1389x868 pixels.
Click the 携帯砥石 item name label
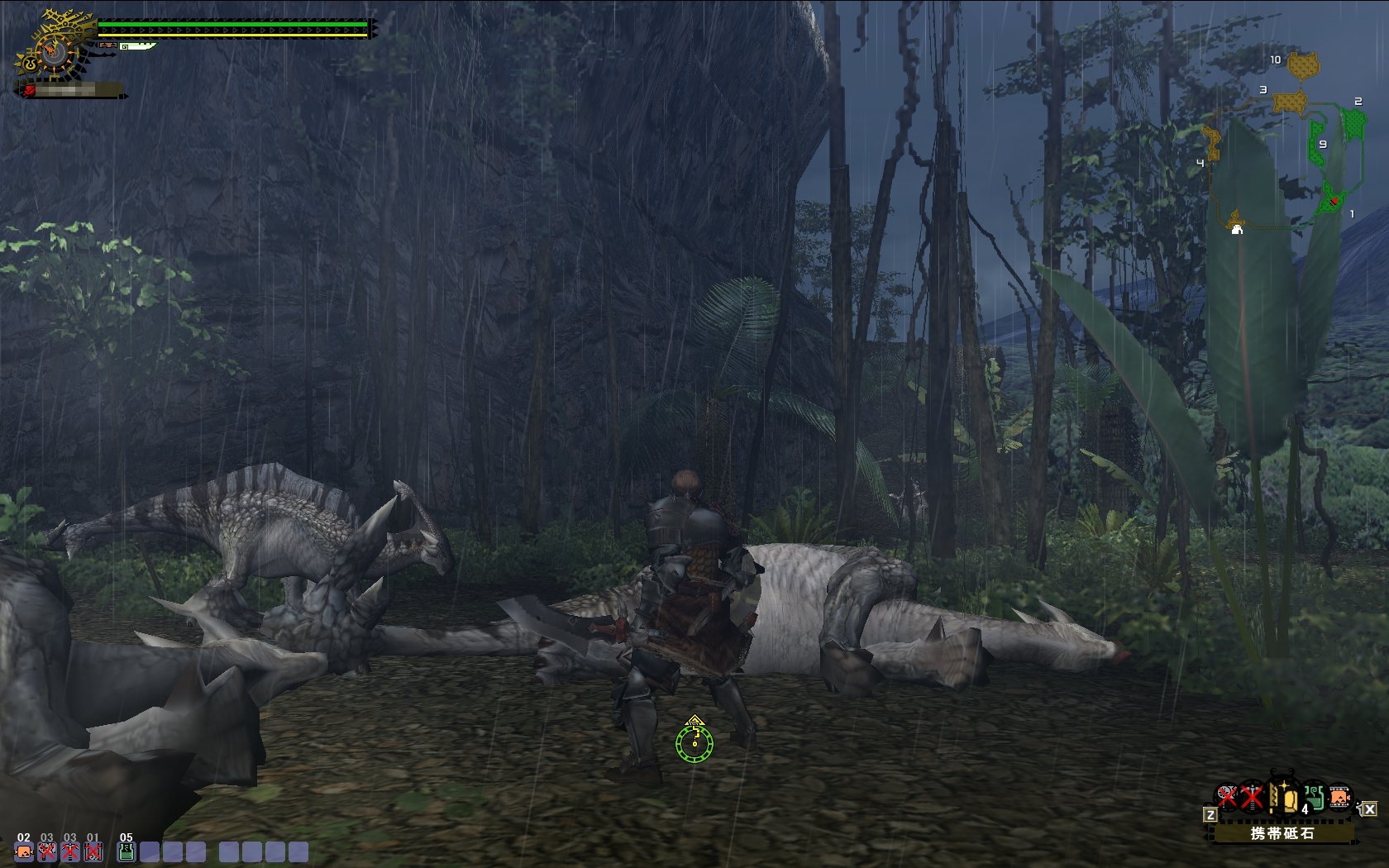point(1282,833)
